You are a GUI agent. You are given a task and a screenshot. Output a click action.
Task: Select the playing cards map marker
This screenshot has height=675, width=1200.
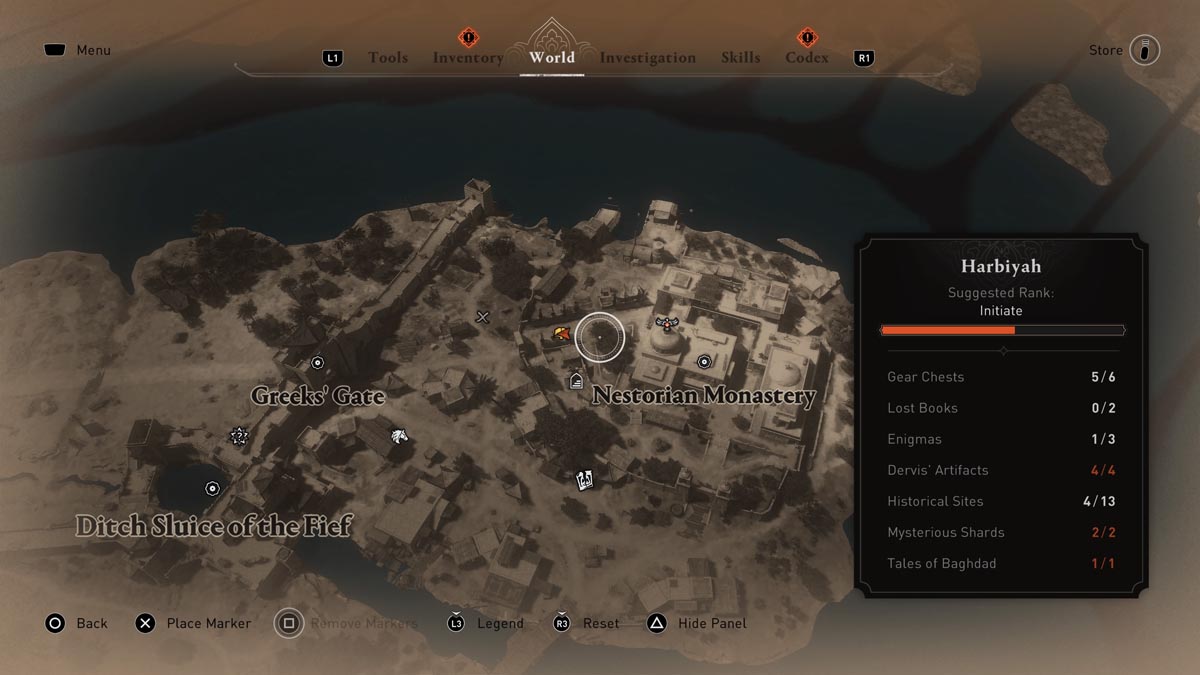click(x=585, y=480)
